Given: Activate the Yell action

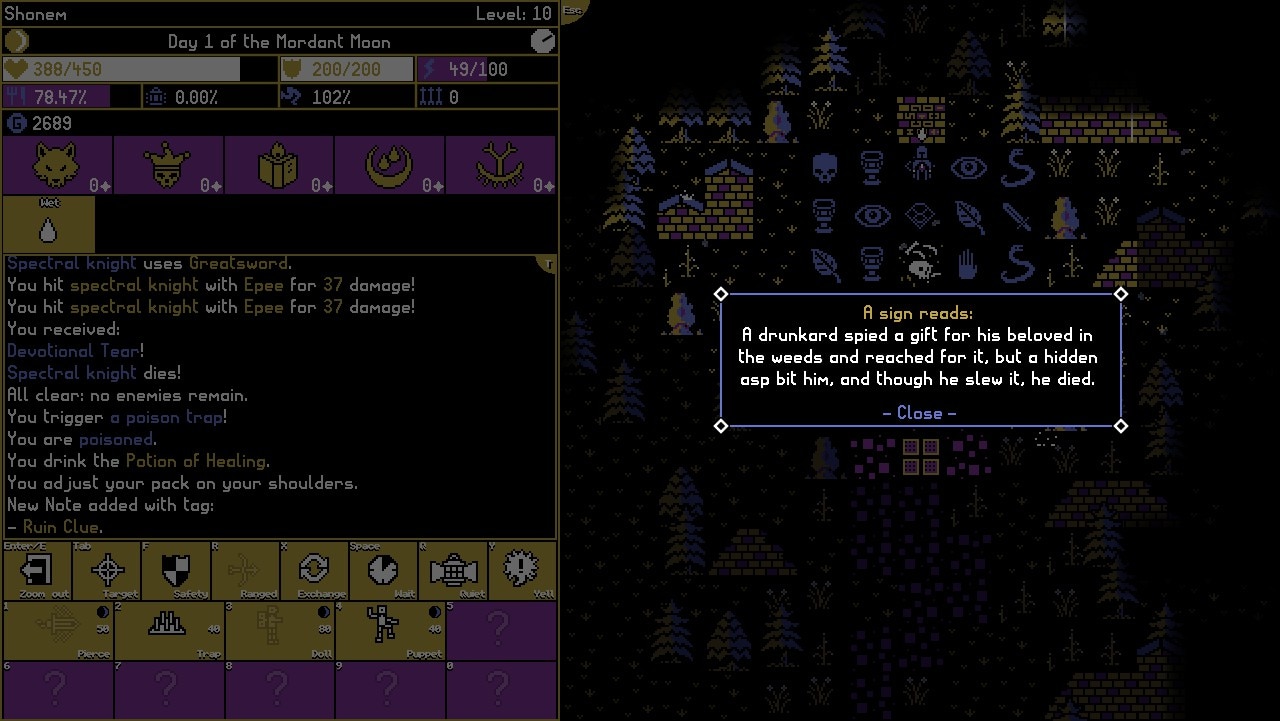Looking at the screenshot, I should click(x=521, y=571).
